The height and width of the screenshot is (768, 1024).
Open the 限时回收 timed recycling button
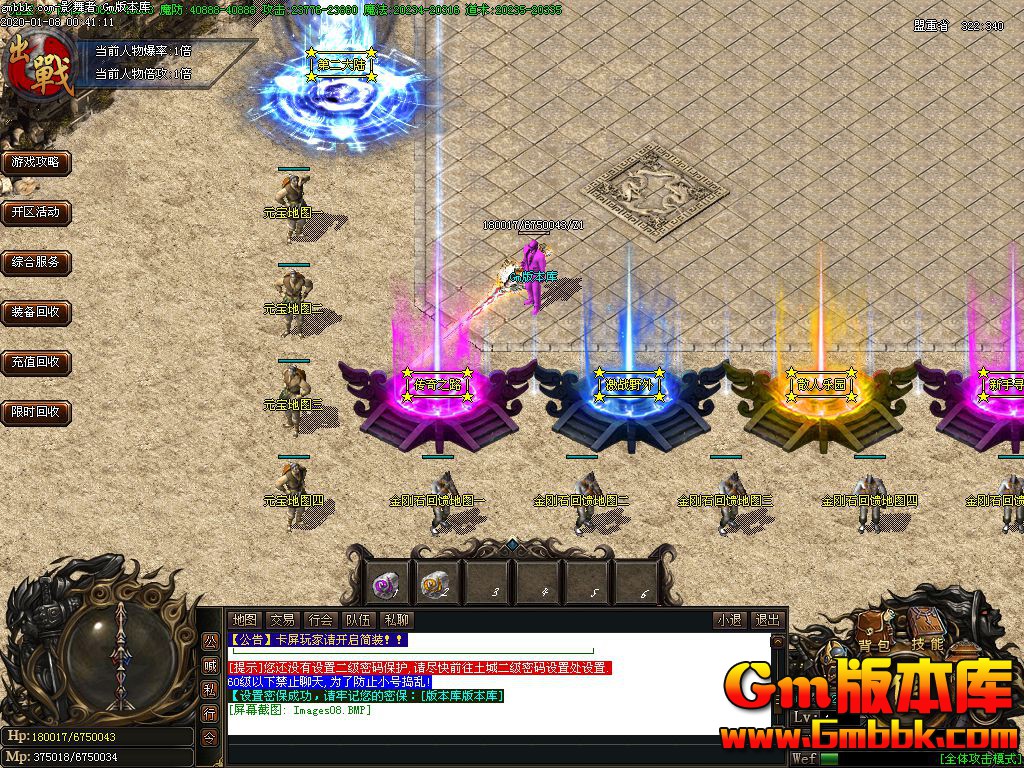(x=36, y=411)
